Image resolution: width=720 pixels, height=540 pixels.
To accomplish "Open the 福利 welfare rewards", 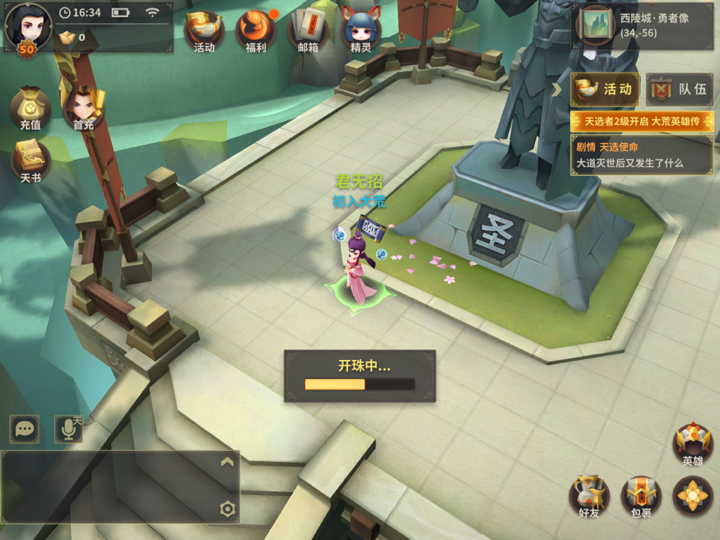I will pos(255,31).
